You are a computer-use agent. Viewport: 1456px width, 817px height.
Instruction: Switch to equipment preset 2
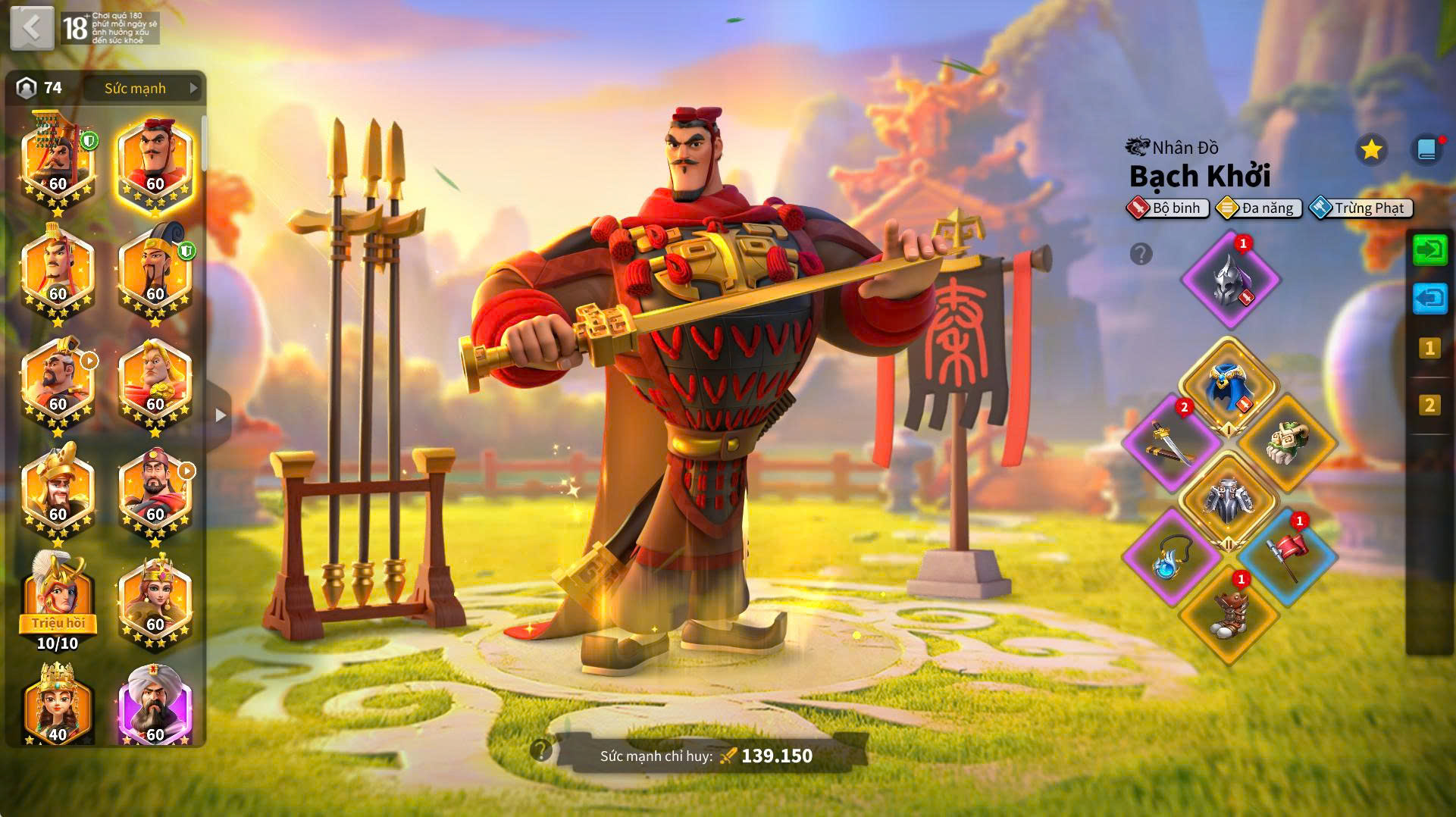[x=1429, y=405]
